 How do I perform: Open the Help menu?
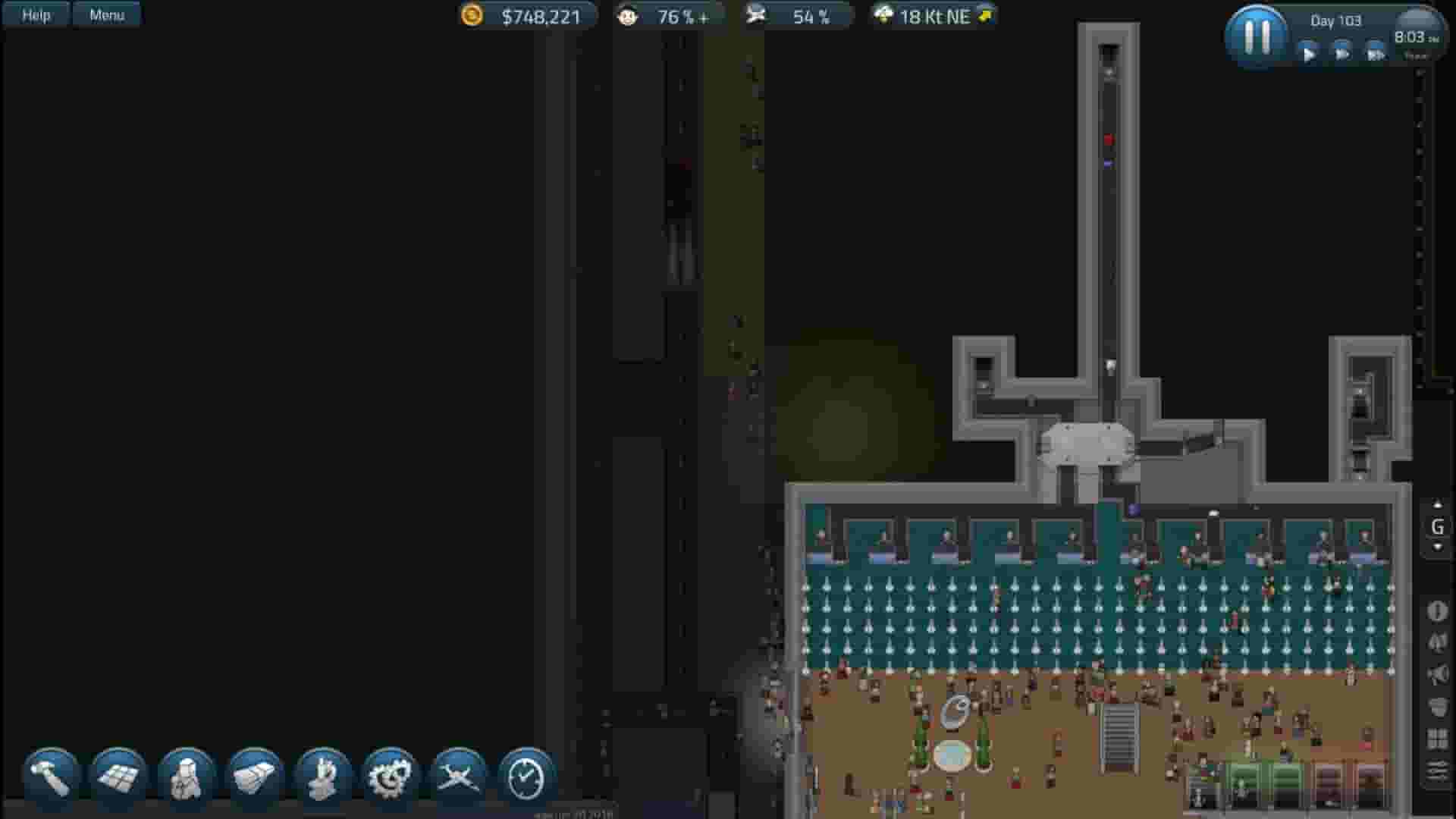pos(34,14)
